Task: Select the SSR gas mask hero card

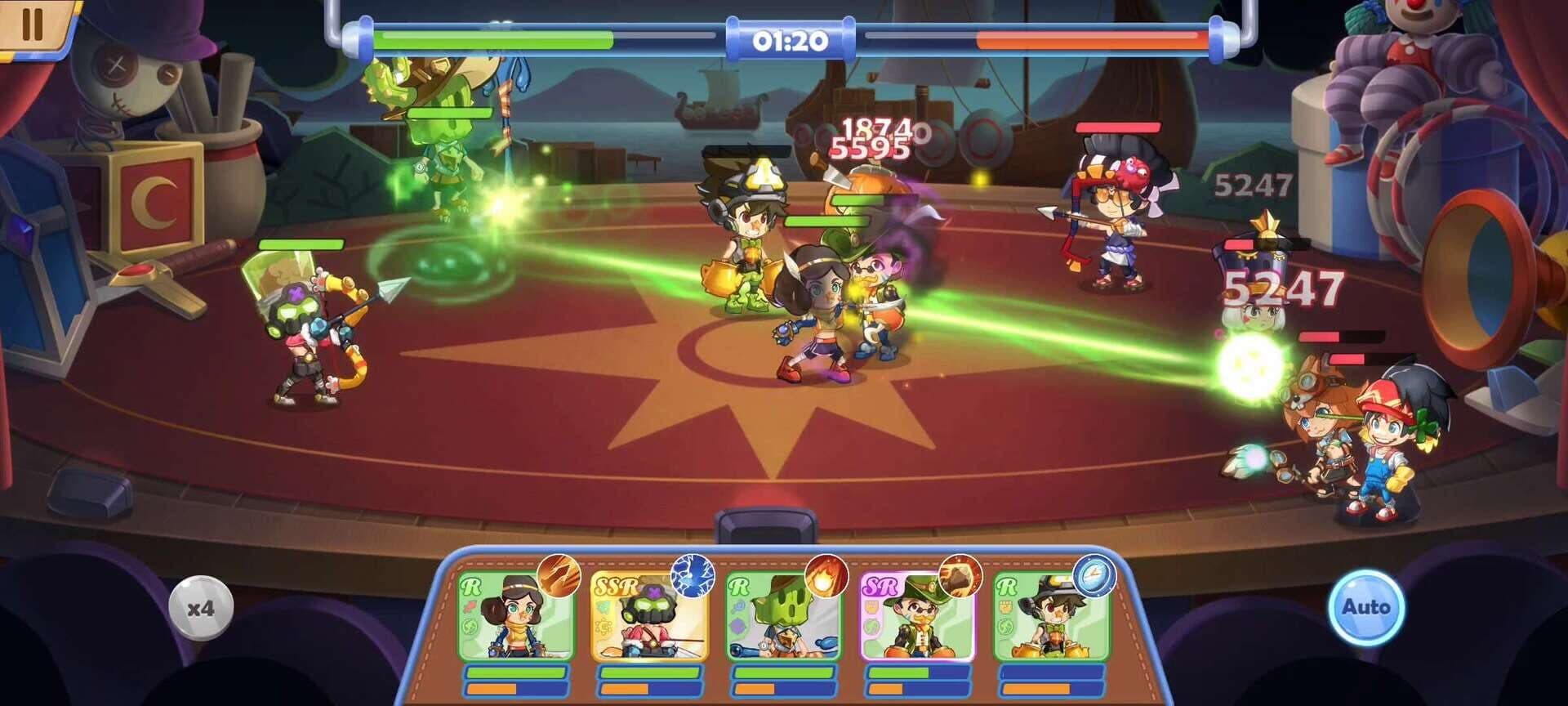Action: point(649,617)
